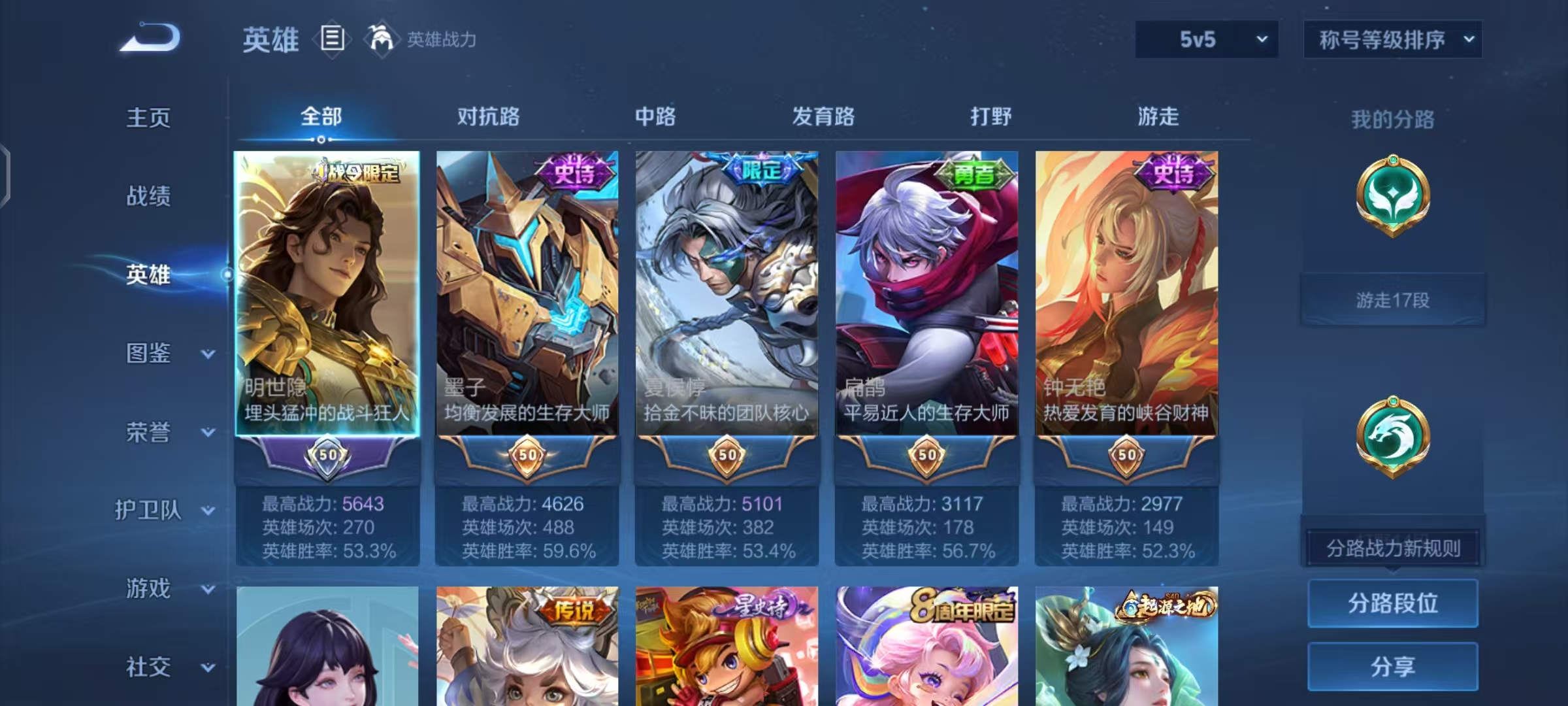Screen dimensions: 1568x706
Task: Select the dragon roaming emblem on the right
Action: coord(1392,437)
